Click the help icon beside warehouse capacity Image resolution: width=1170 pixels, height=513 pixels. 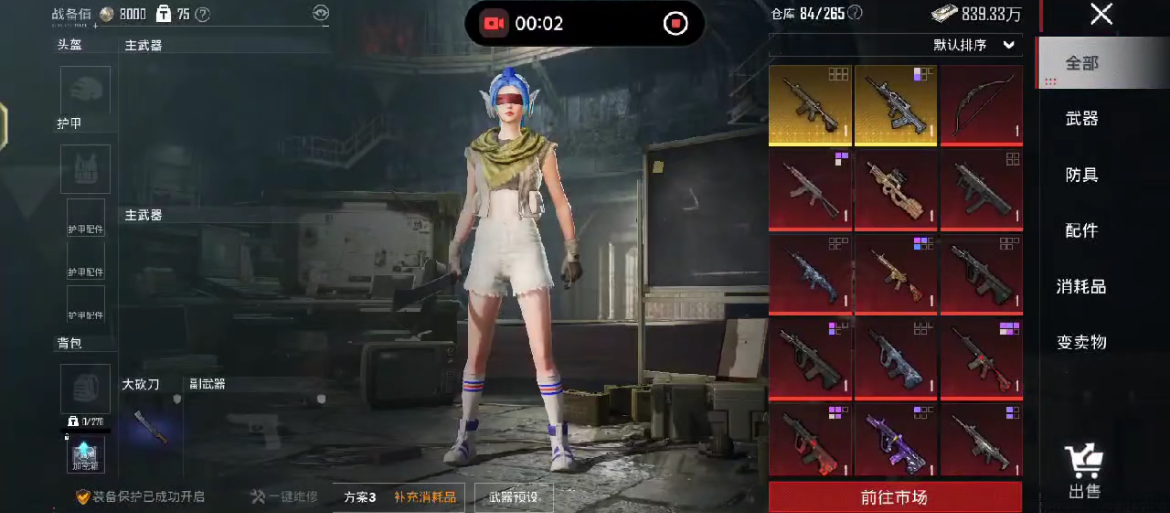855,13
